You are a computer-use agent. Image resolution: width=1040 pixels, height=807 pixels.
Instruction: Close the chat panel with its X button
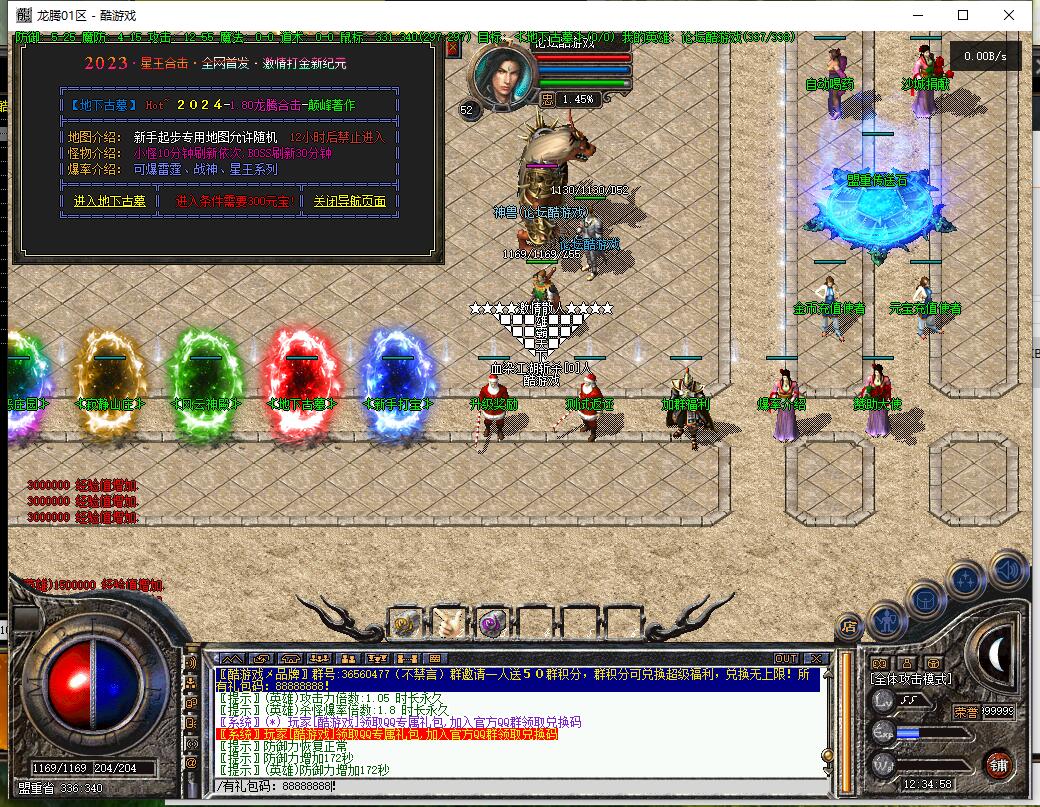(816, 658)
